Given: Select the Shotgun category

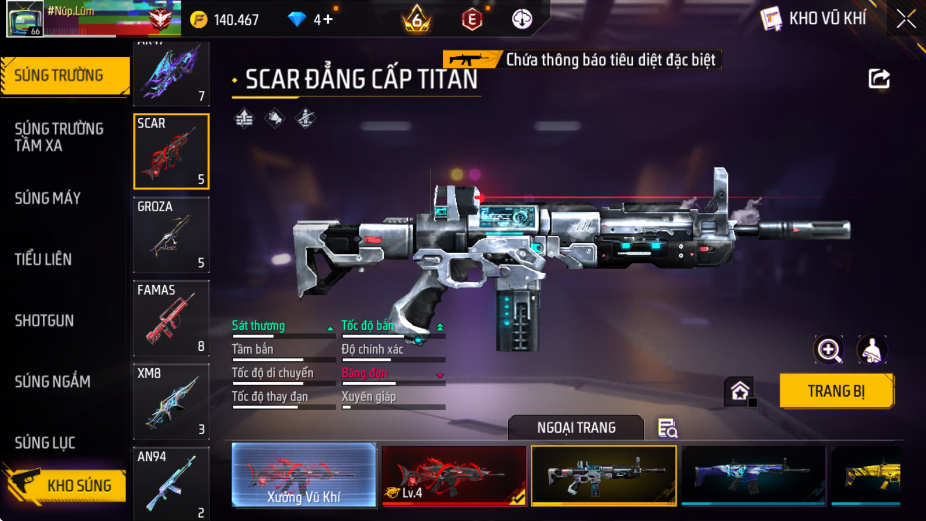Looking at the screenshot, I should 44,321.
